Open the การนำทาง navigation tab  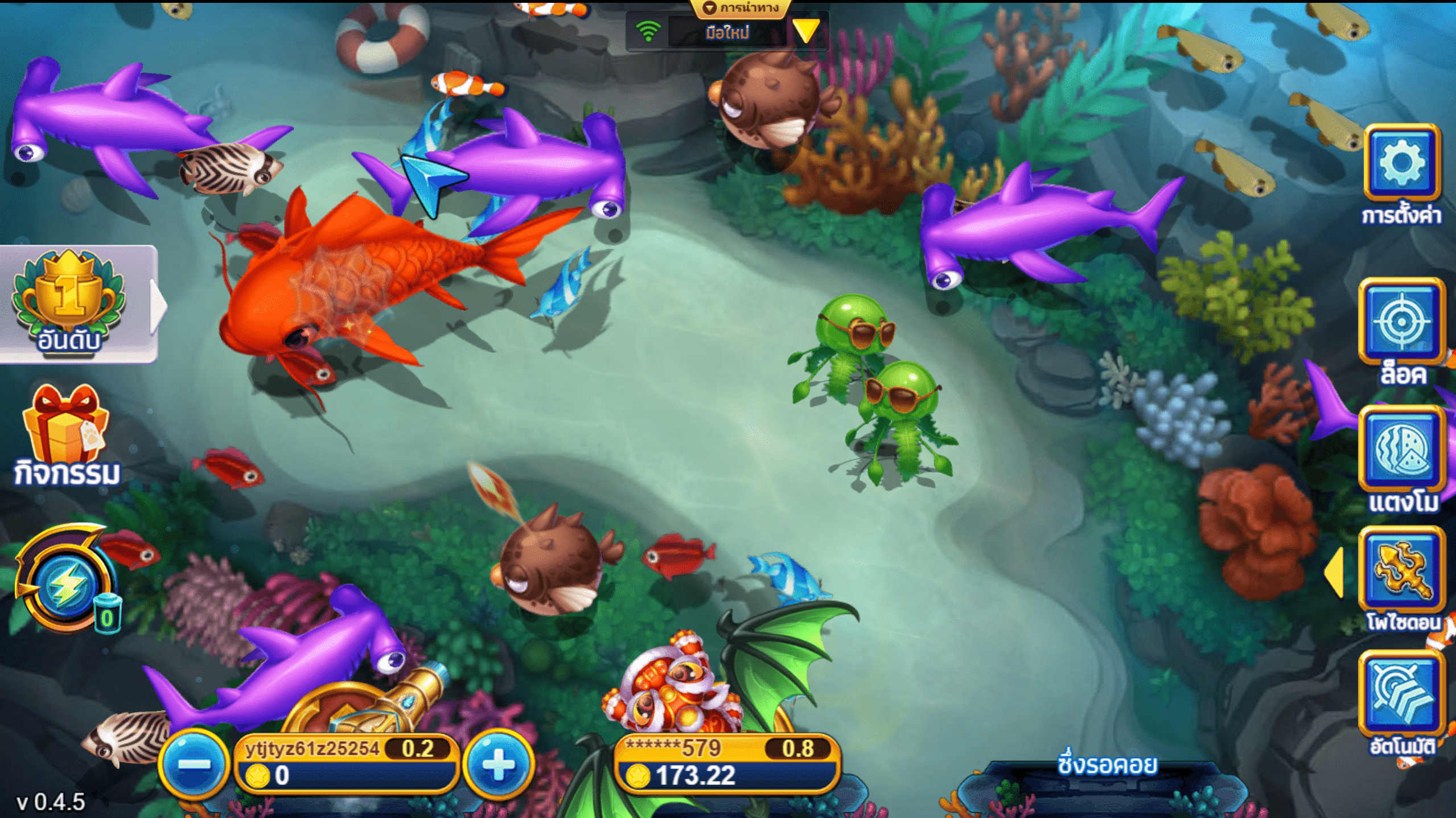pos(741,8)
